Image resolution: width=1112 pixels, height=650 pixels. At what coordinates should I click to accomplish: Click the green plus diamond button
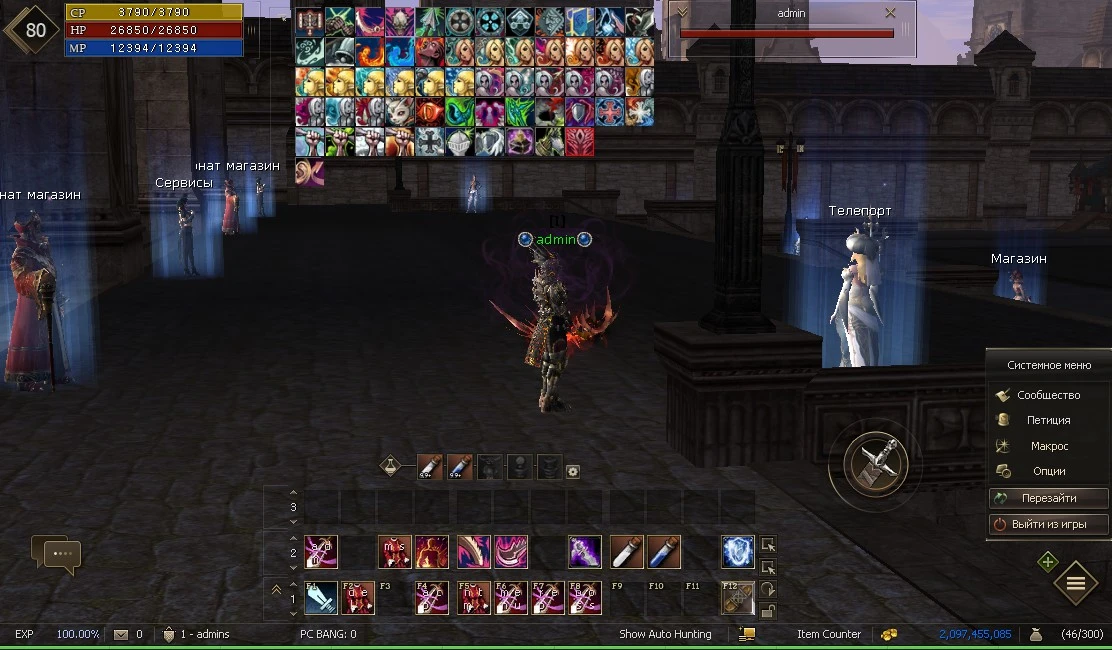(1047, 562)
